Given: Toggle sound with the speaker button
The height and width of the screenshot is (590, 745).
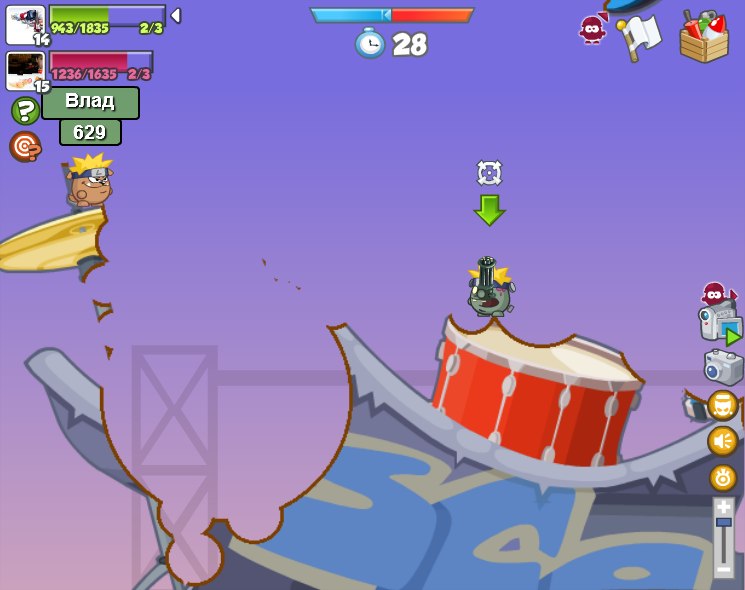Looking at the screenshot, I should coord(722,441).
